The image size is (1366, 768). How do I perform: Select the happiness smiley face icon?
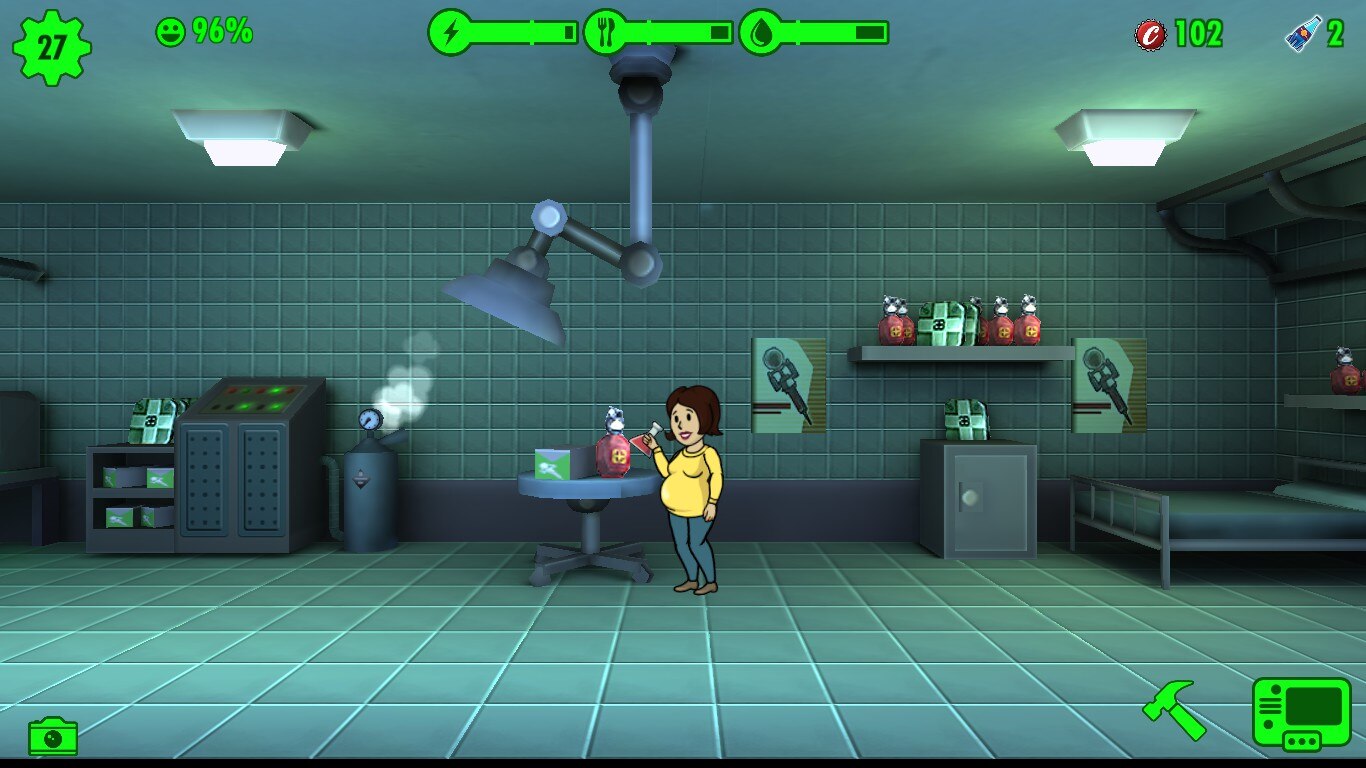(171, 32)
